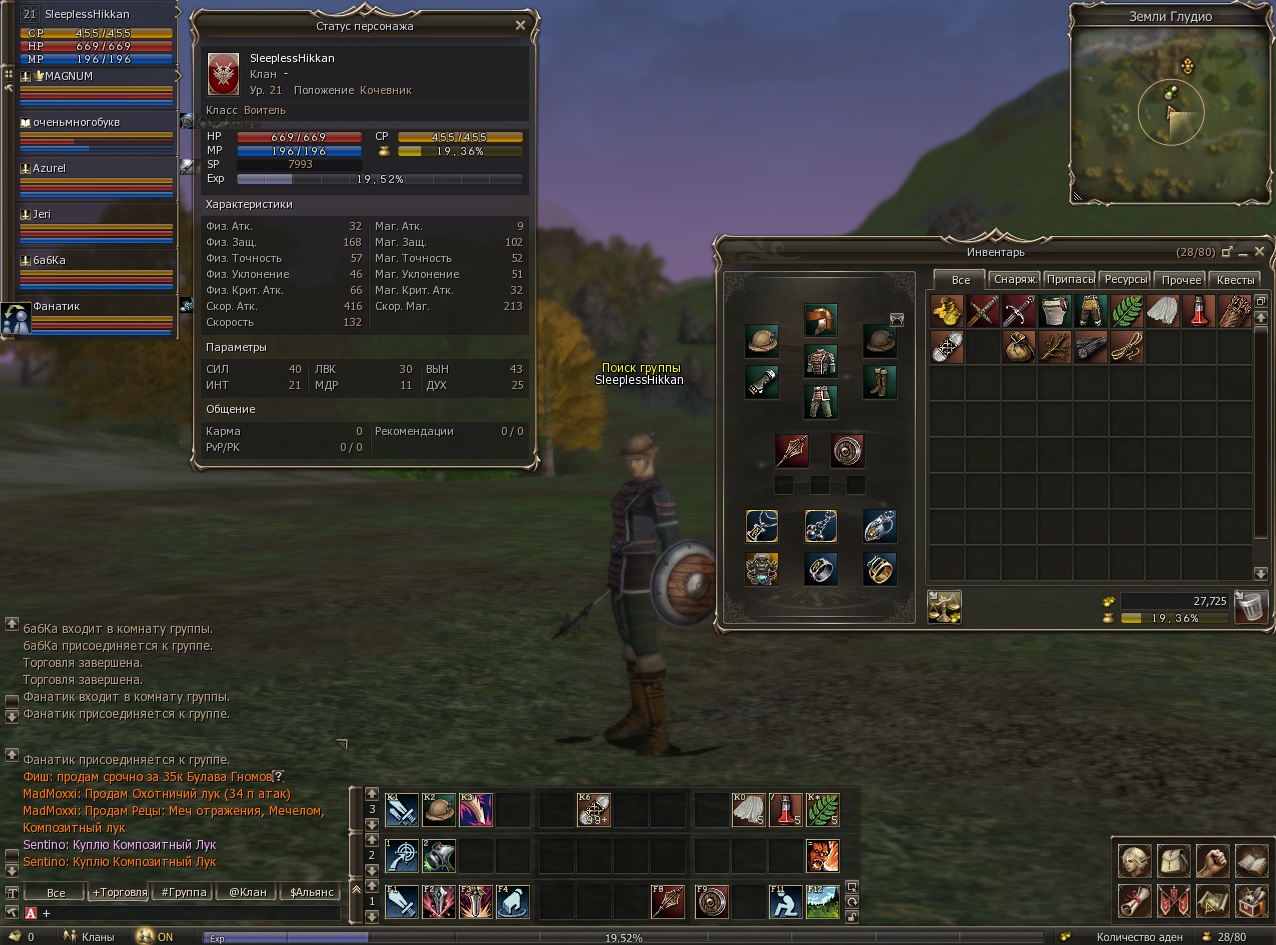Show the Ресурсы inventory tab
1276x945 pixels.
1126,280
